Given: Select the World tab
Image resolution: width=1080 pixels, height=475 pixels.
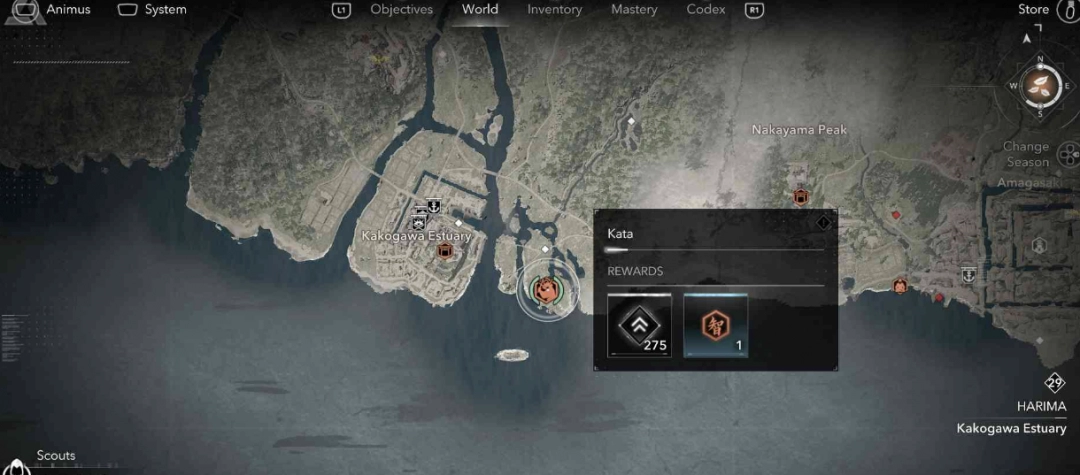Looking at the screenshot, I should coord(480,10).
